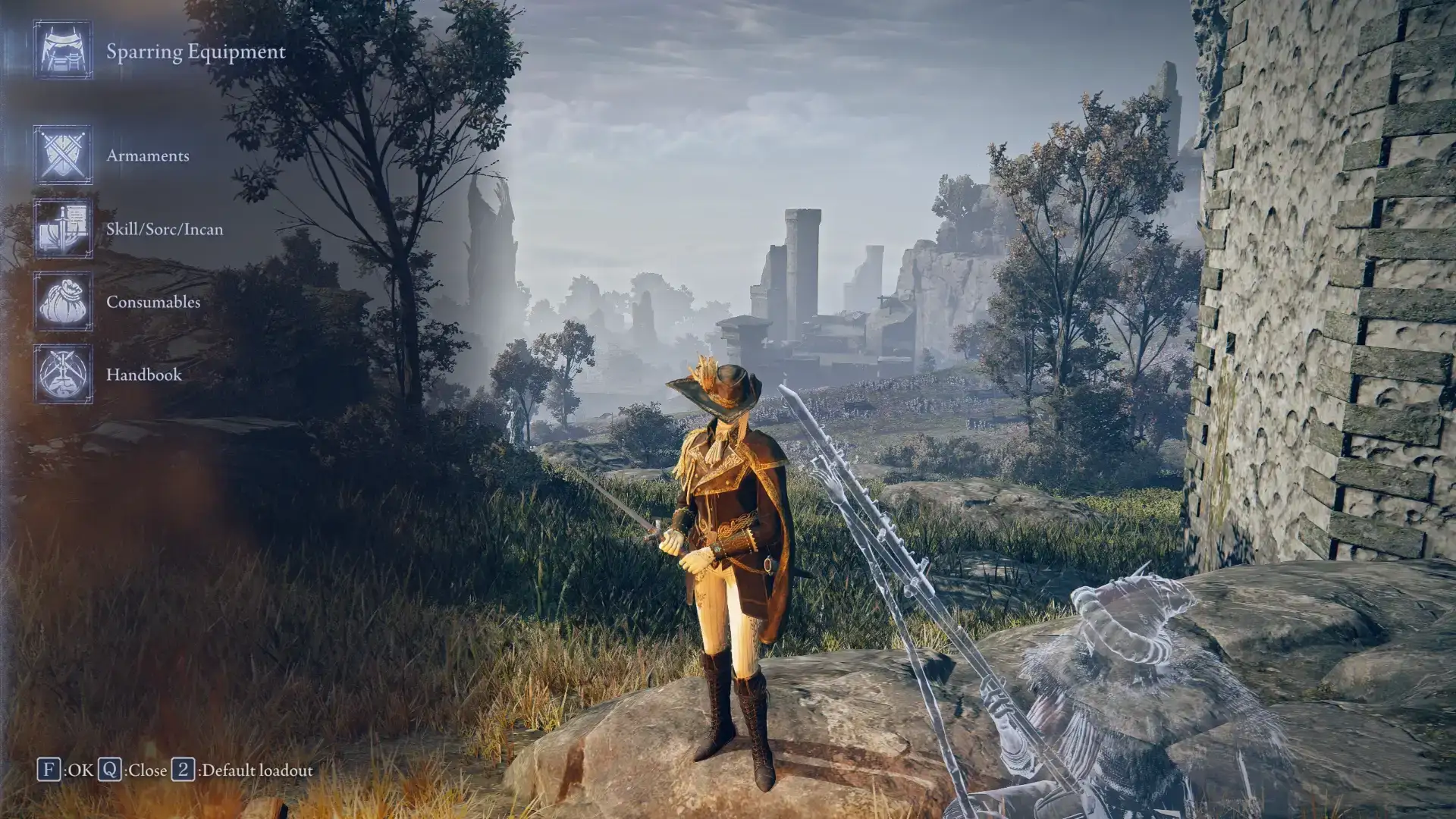Select the Skill/Sorc/Incan option

[165, 229]
